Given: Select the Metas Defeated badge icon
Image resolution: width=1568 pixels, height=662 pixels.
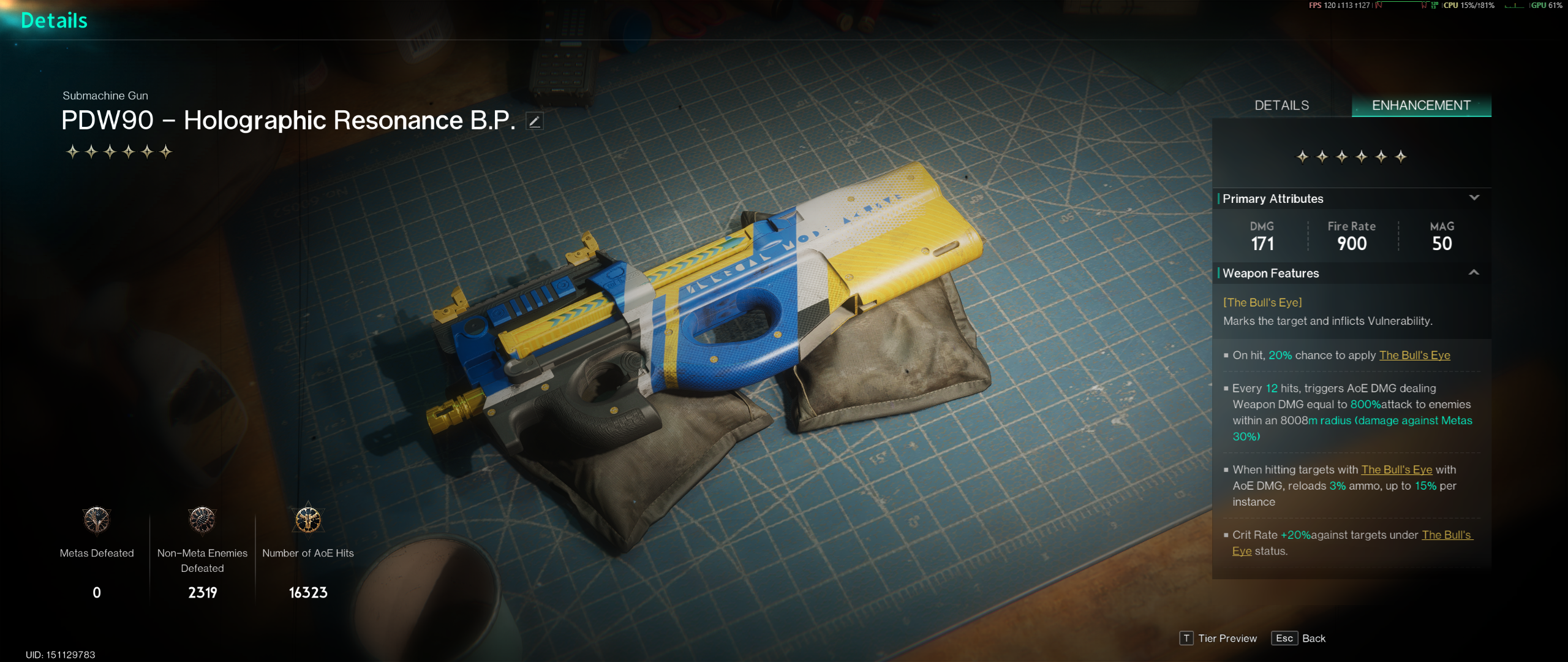Looking at the screenshot, I should (x=97, y=520).
